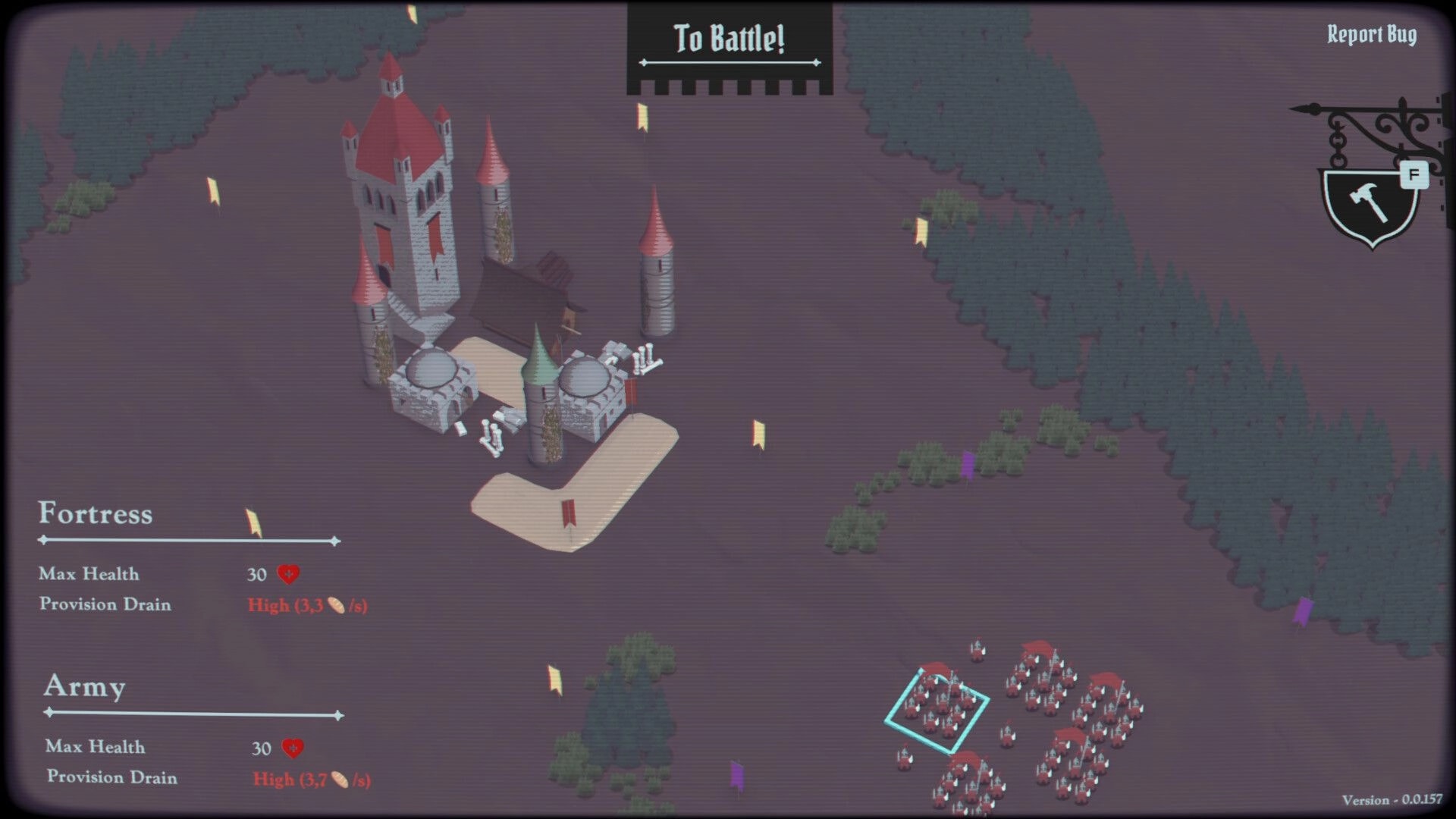The width and height of the screenshot is (1456, 819).
Task: Click the red flag on the sandy road
Action: point(567,514)
